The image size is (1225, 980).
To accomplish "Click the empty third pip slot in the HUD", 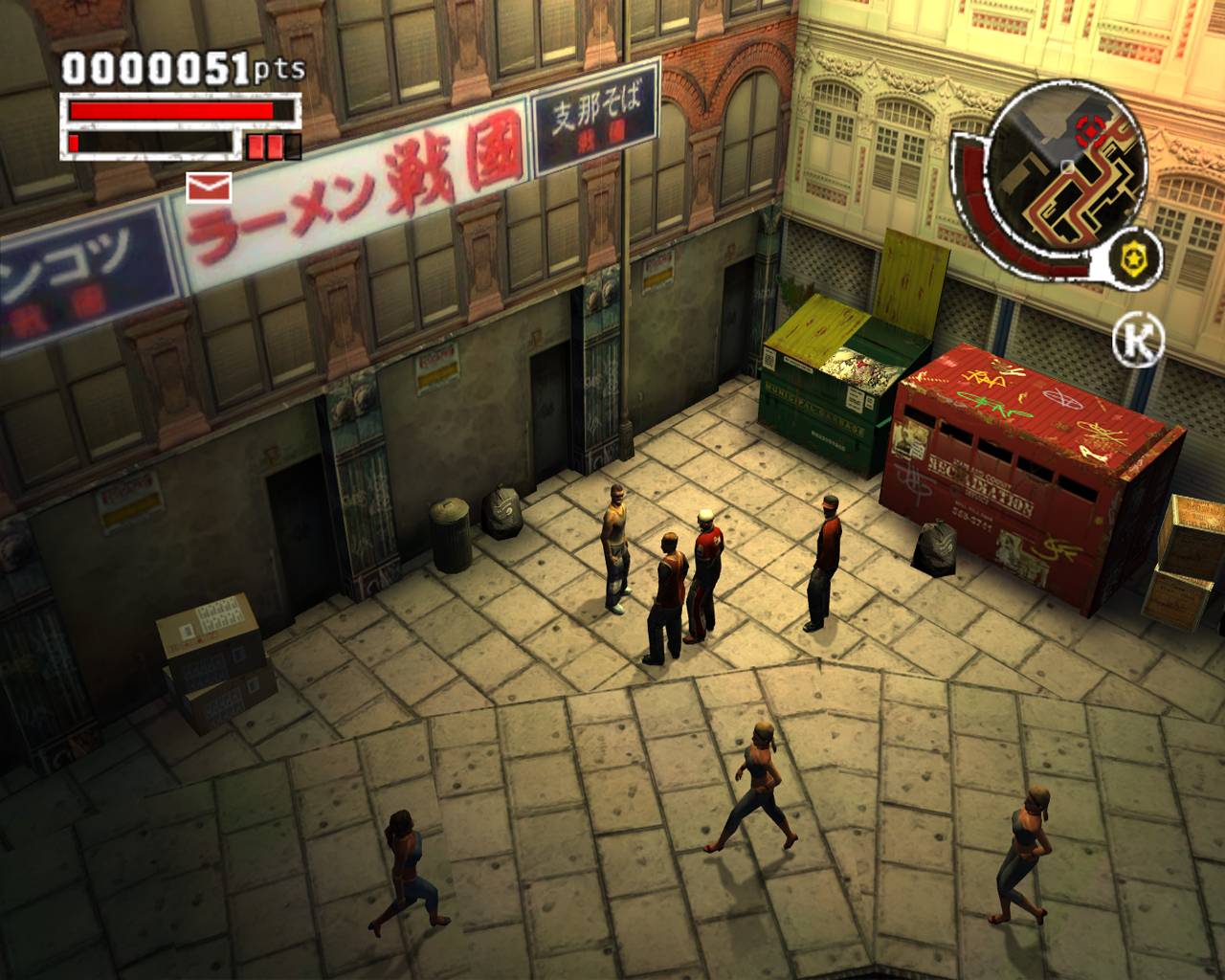I will (x=293, y=147).
